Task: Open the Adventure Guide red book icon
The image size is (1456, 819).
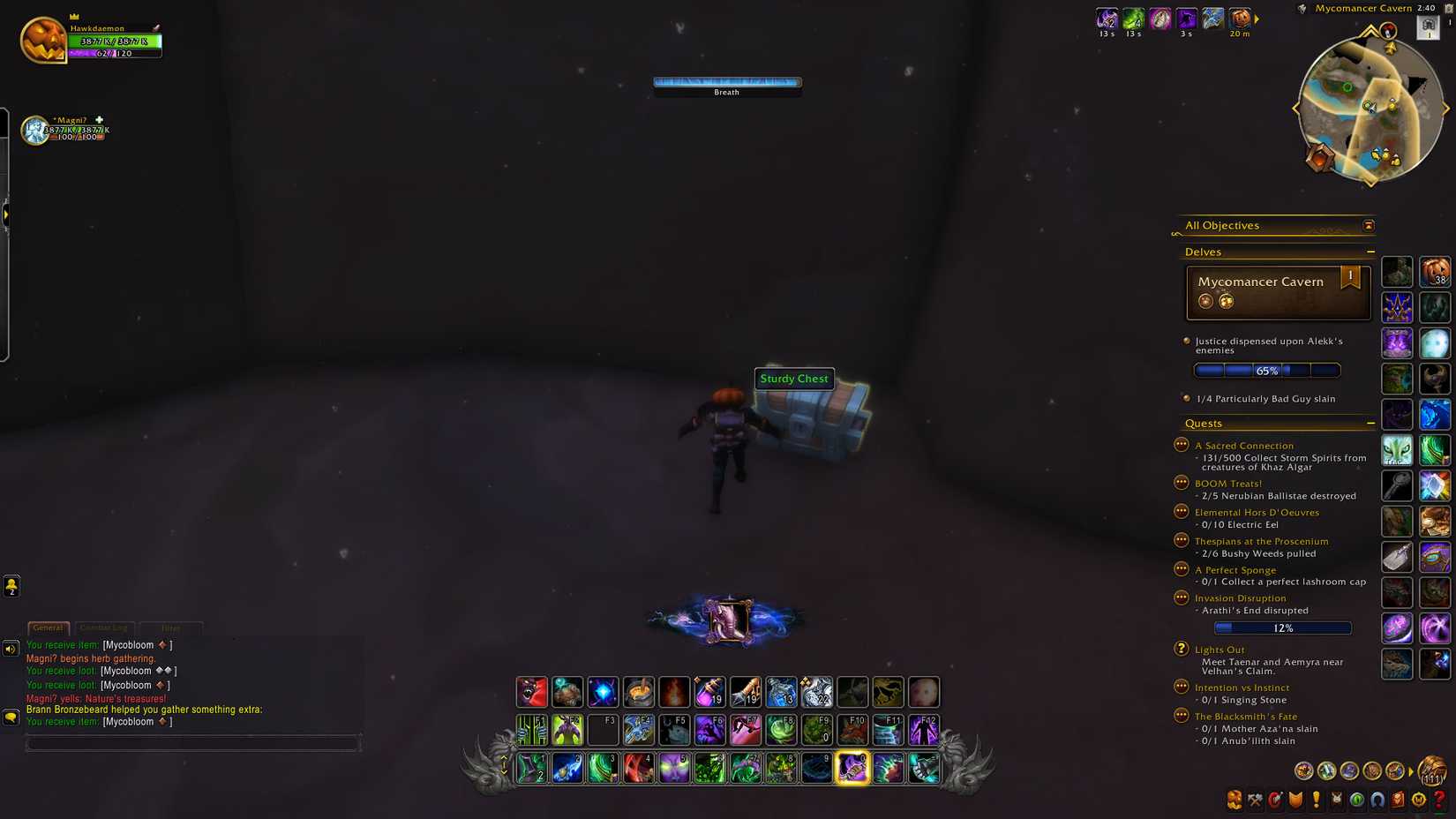Action: [1398, 800]
